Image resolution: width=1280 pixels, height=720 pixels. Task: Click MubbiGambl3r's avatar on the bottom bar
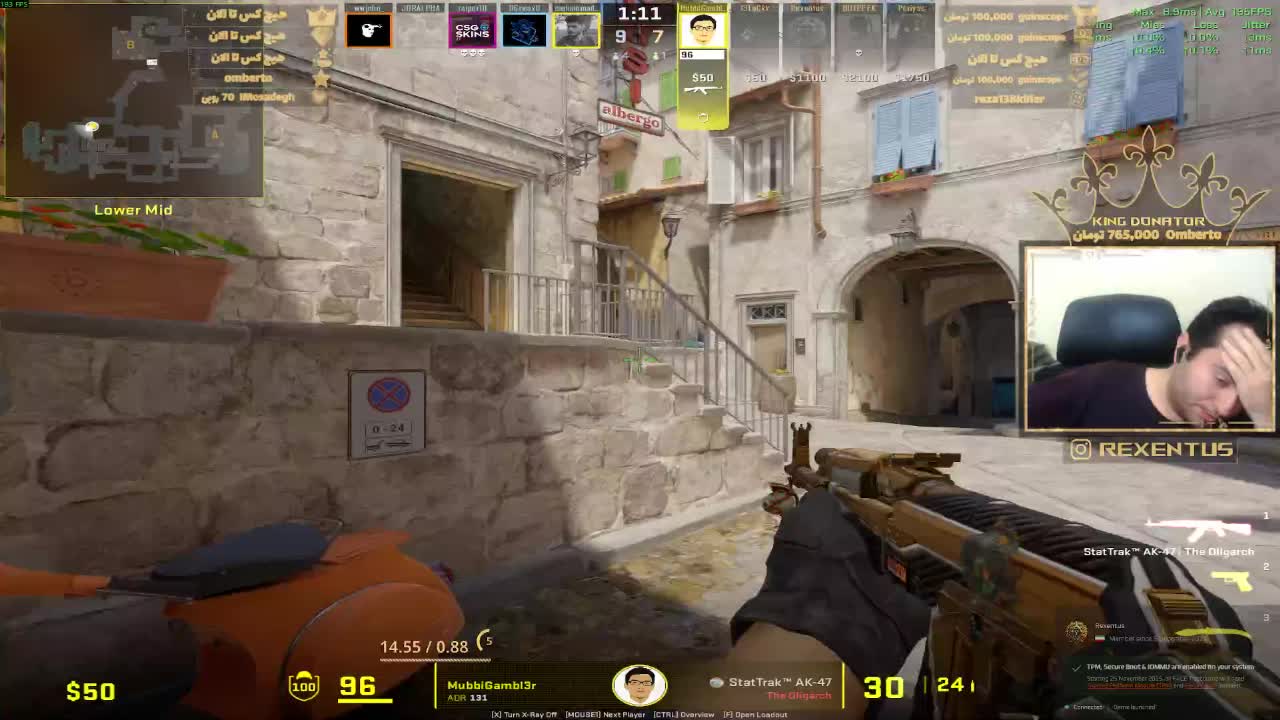coord(639,686)
